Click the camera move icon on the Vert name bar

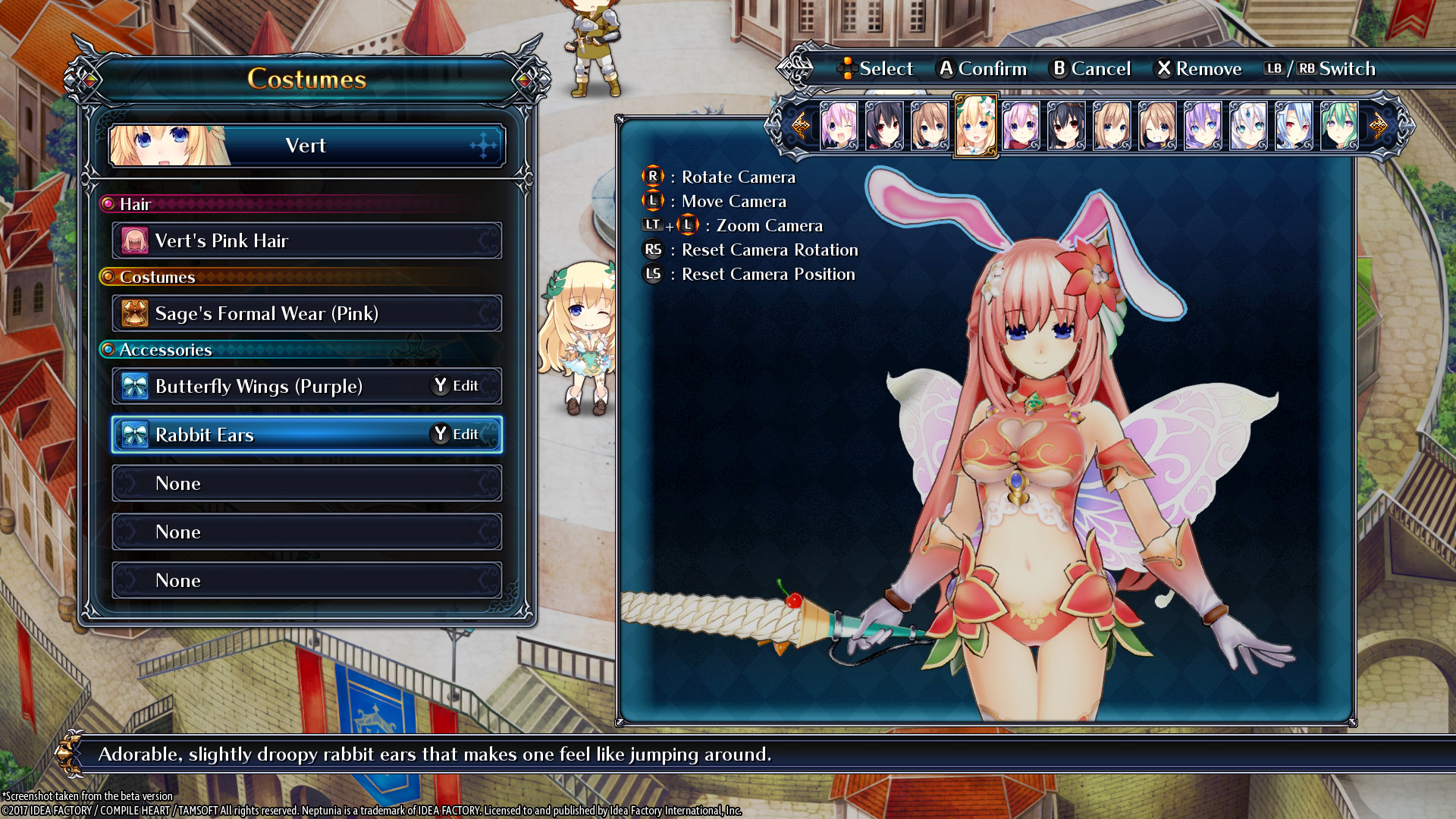pos(483,145)
